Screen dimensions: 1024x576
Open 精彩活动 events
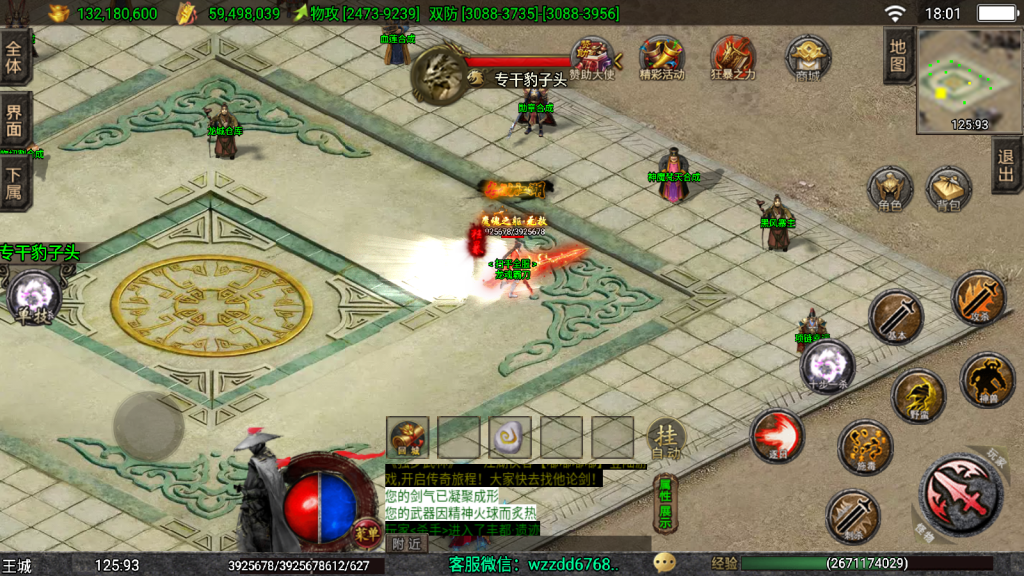click(x=661, y=58)
